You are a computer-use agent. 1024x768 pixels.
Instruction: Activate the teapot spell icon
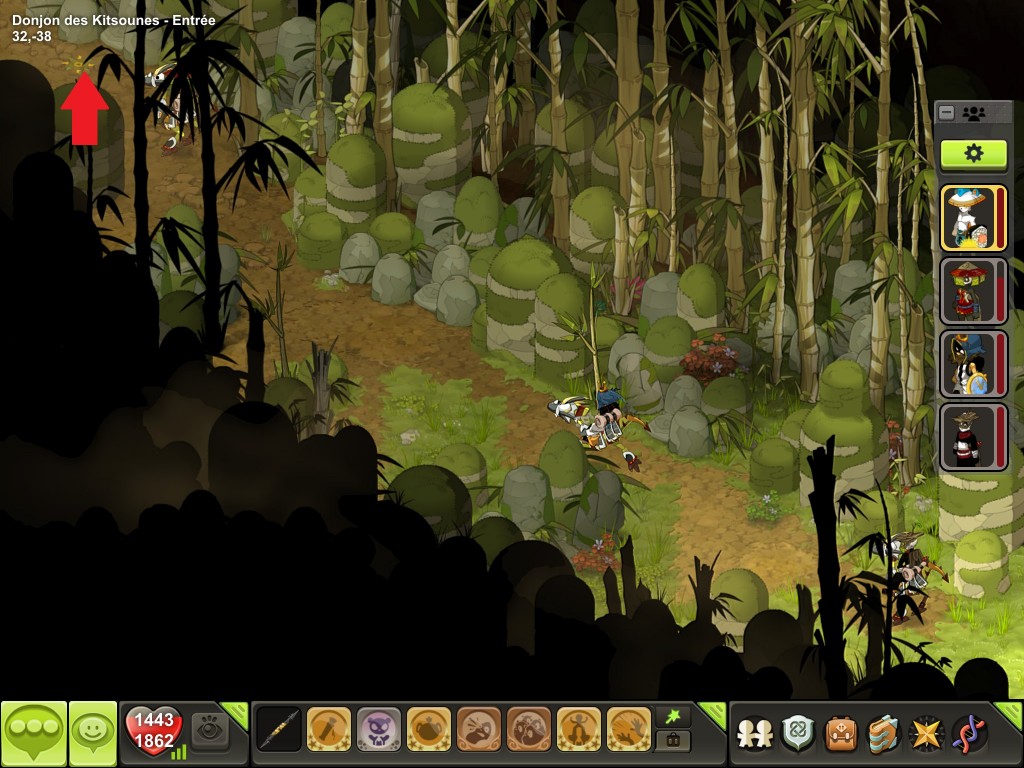pyautogui.click(x=429, y=729)
